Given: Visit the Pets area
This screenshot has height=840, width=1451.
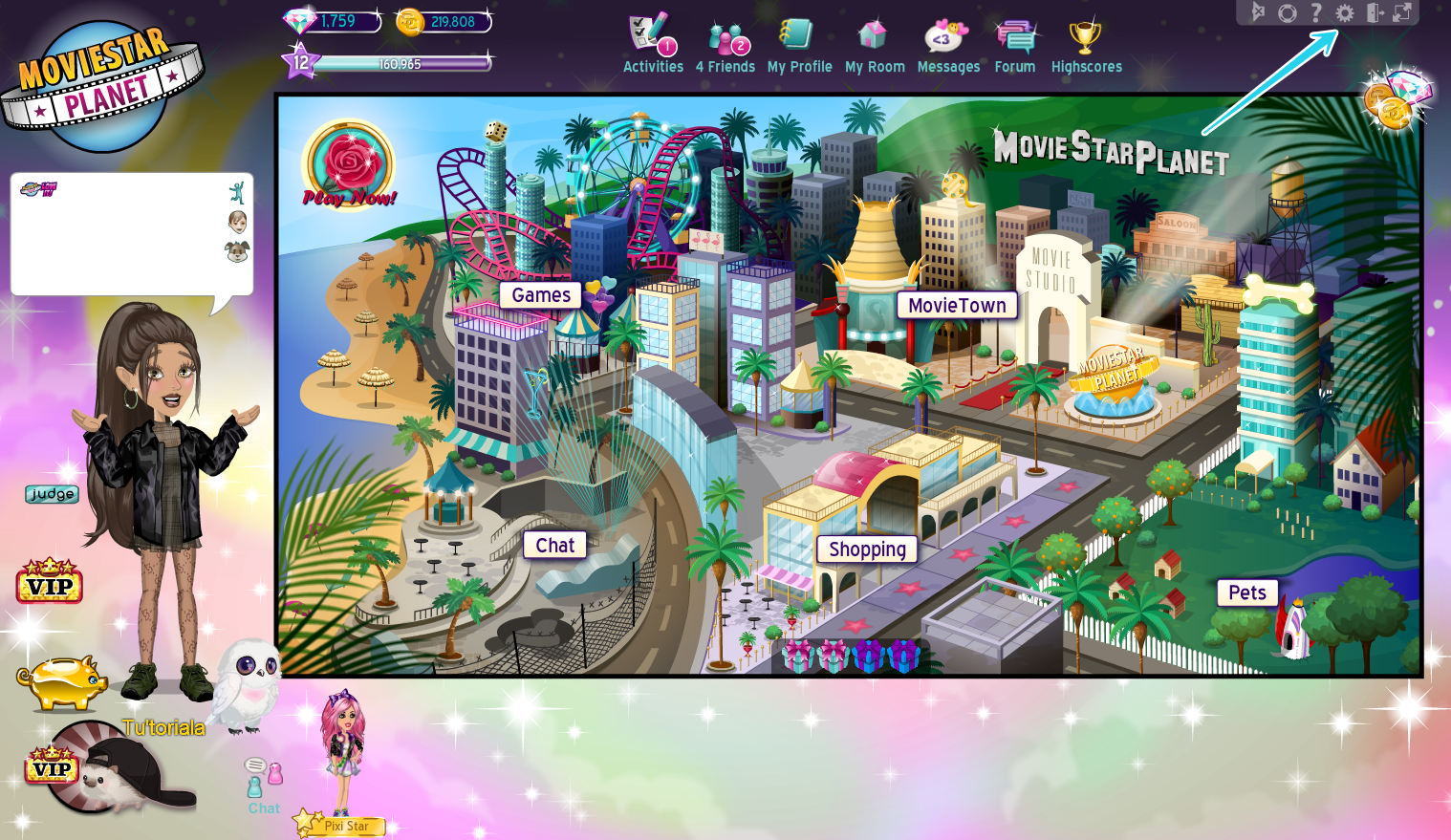Looking at the screenshot, I should [1246, 592].
